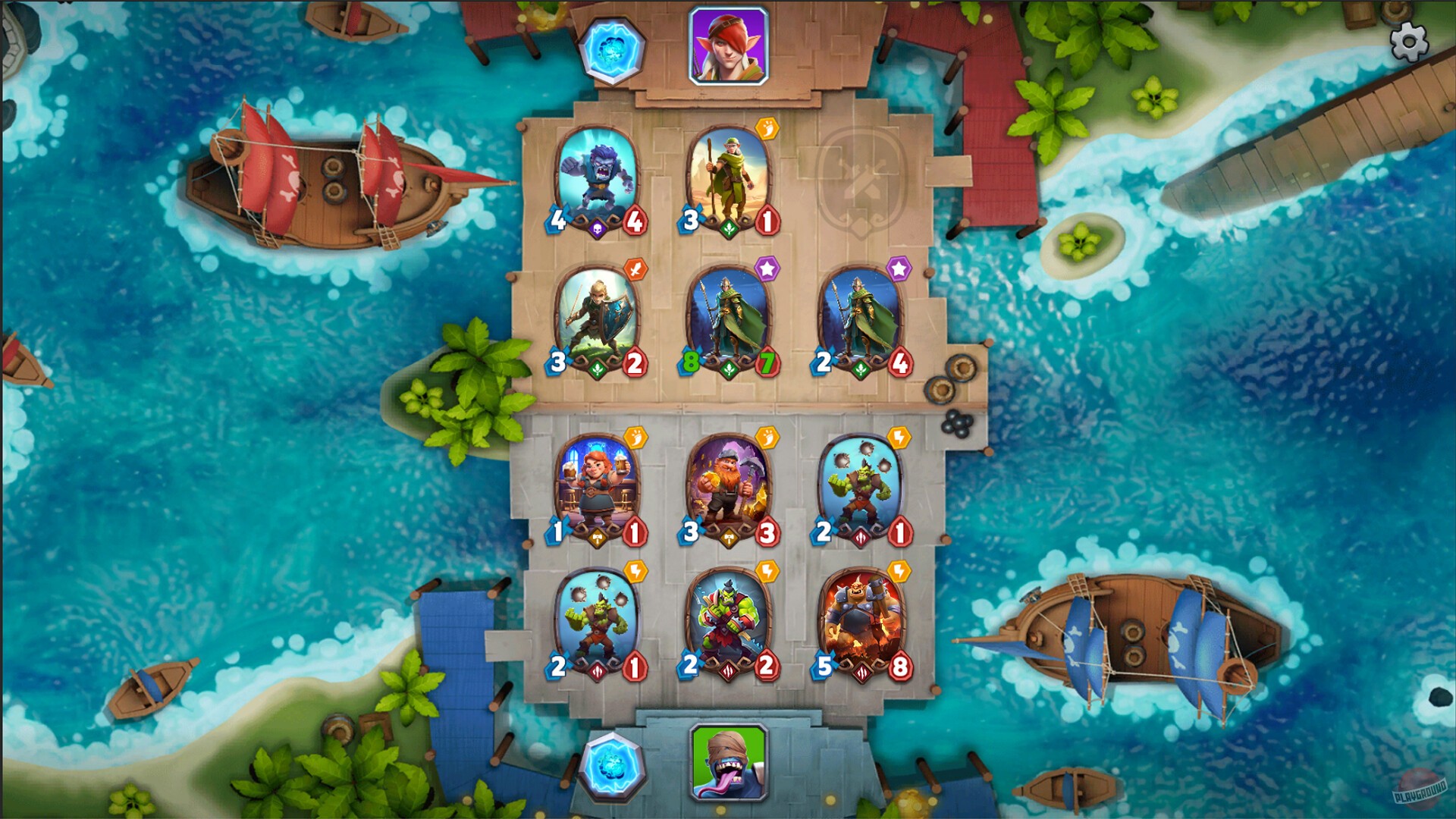Image resolution: width=1456 pixels, height=819 pixels.
Task: Click the green attack value 8 on the spearman
Action: (690, 362)
